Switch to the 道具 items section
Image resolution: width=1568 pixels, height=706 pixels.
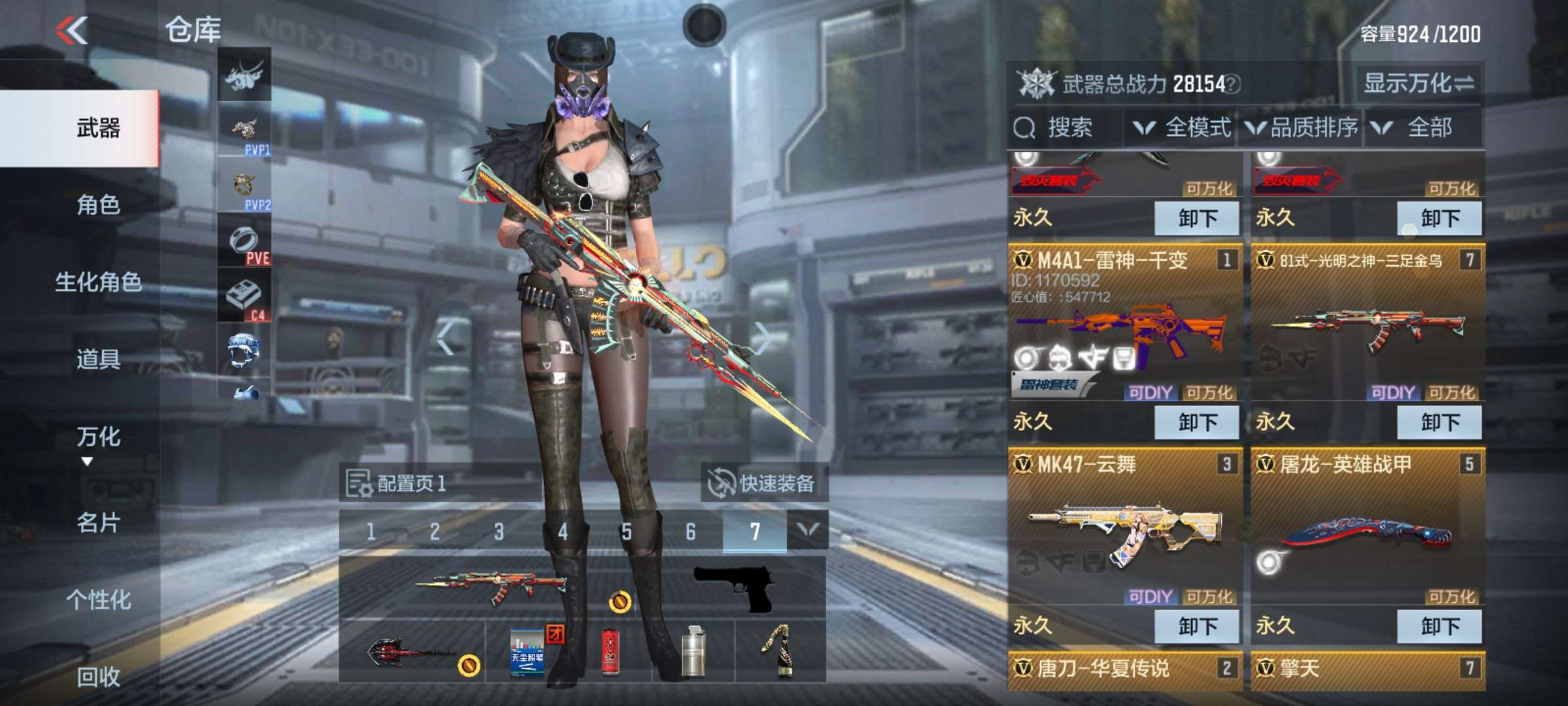click(x=98, y=360)
